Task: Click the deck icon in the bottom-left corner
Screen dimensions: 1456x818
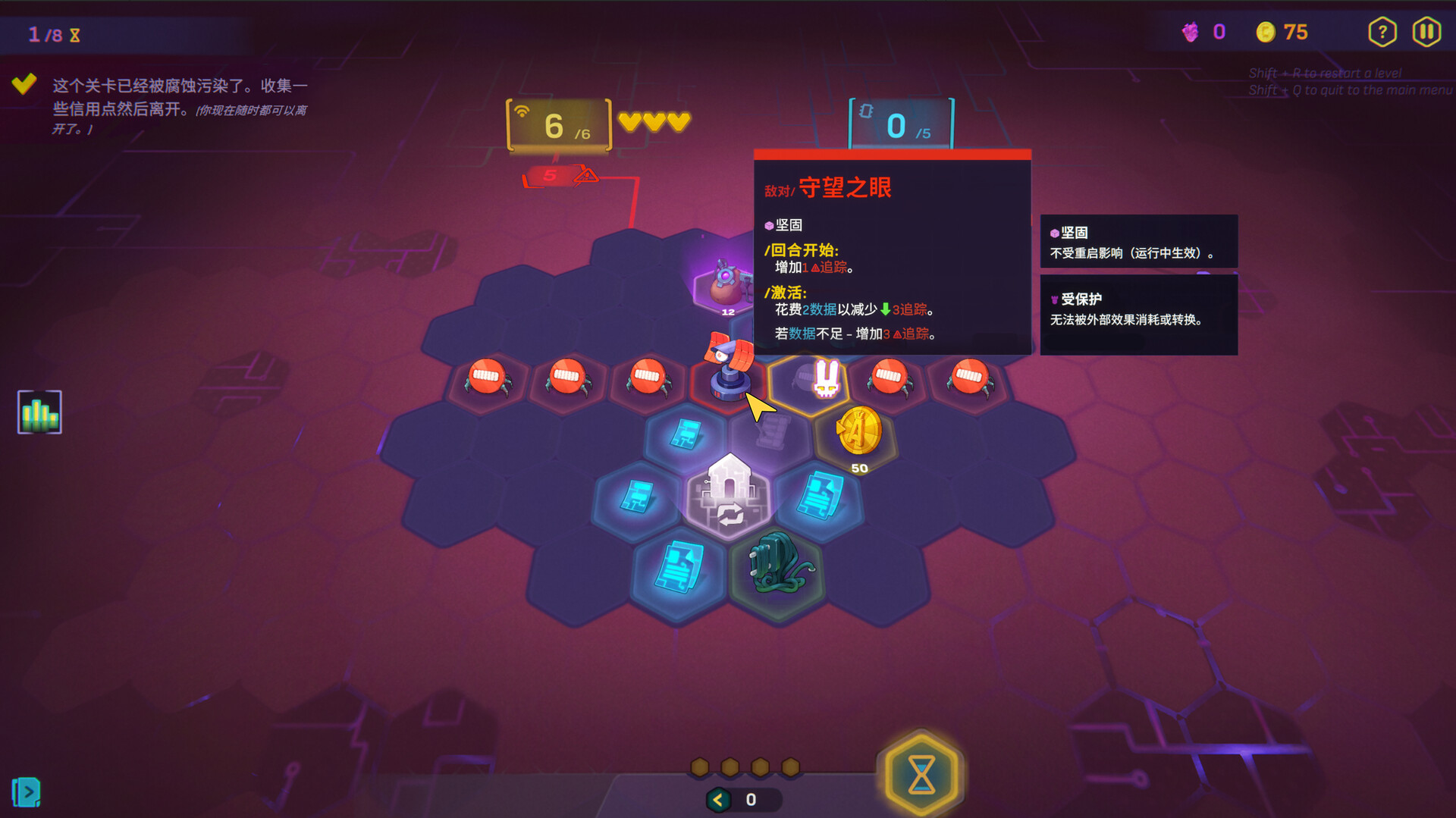Action: 25,793
